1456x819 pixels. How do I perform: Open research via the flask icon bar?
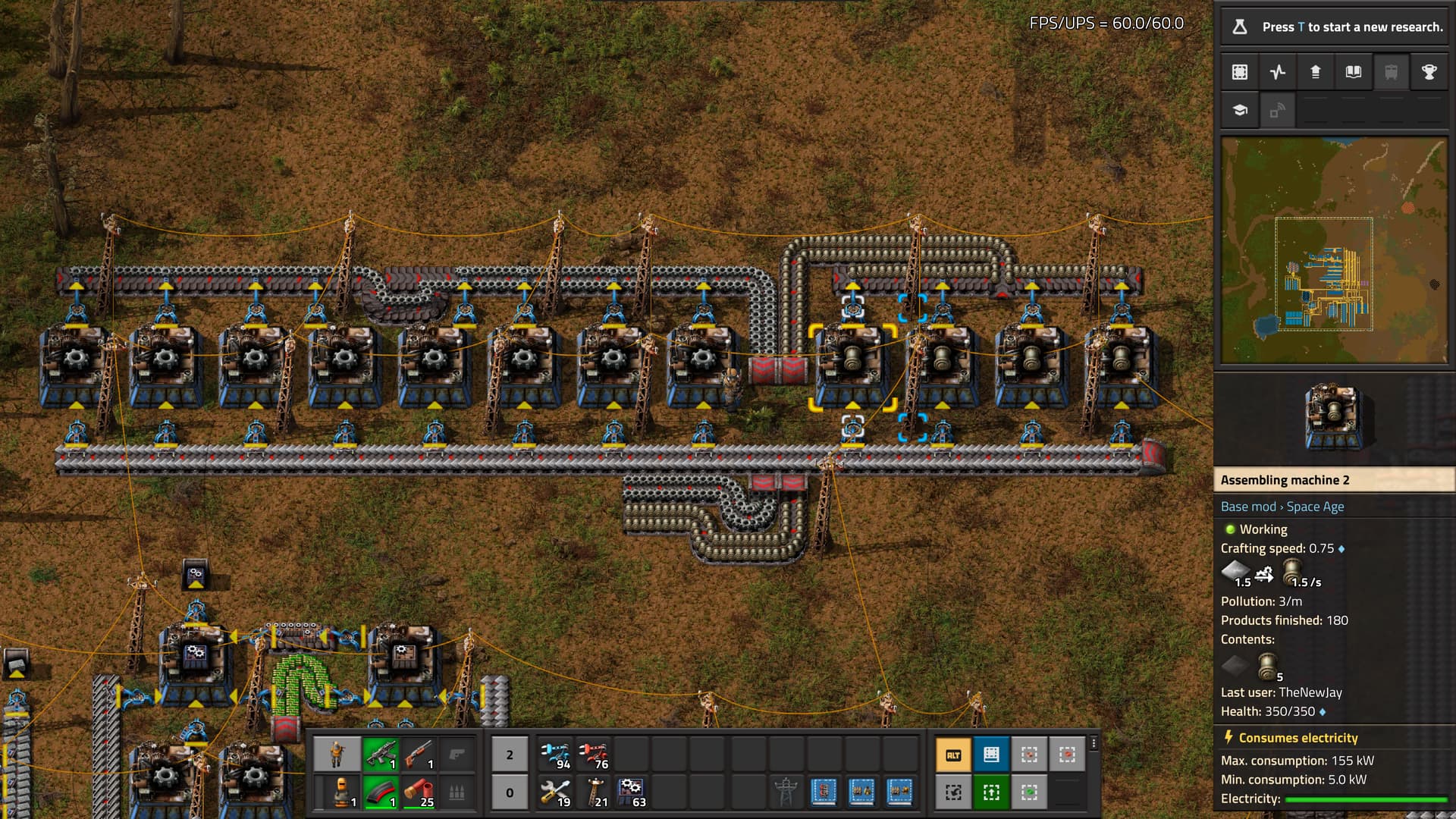pyautogui.click(x=1333, y=27)
